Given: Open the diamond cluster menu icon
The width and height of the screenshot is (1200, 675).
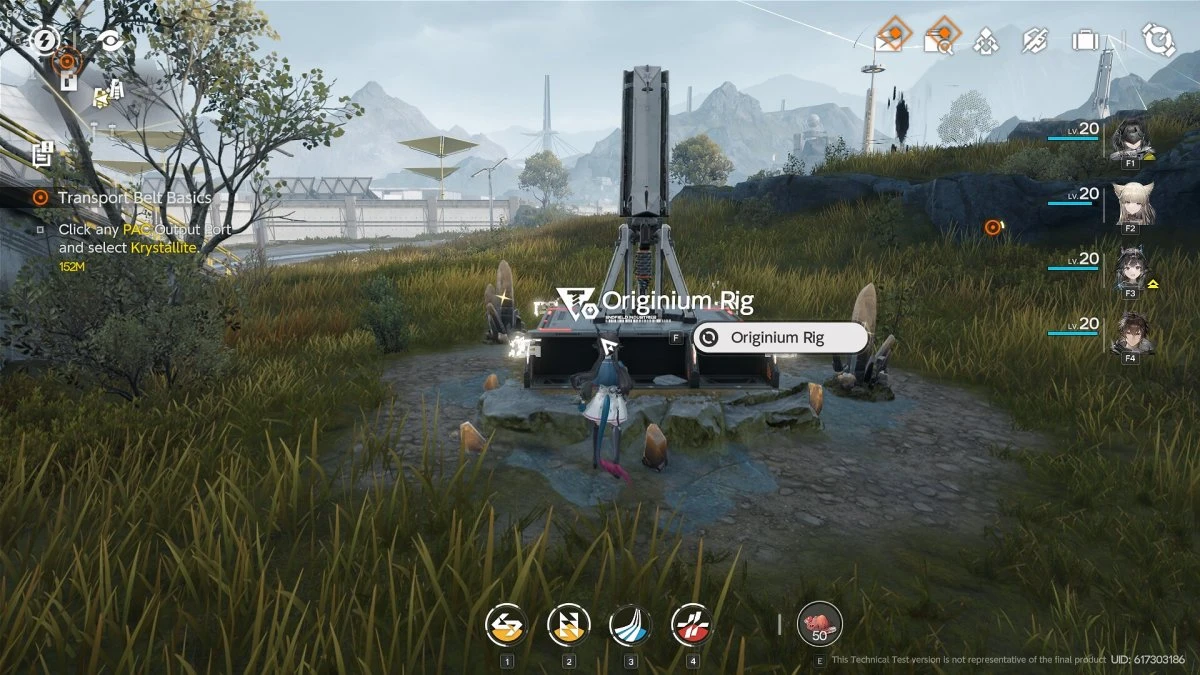Looking at the screenshot, I should click(987, 41).
